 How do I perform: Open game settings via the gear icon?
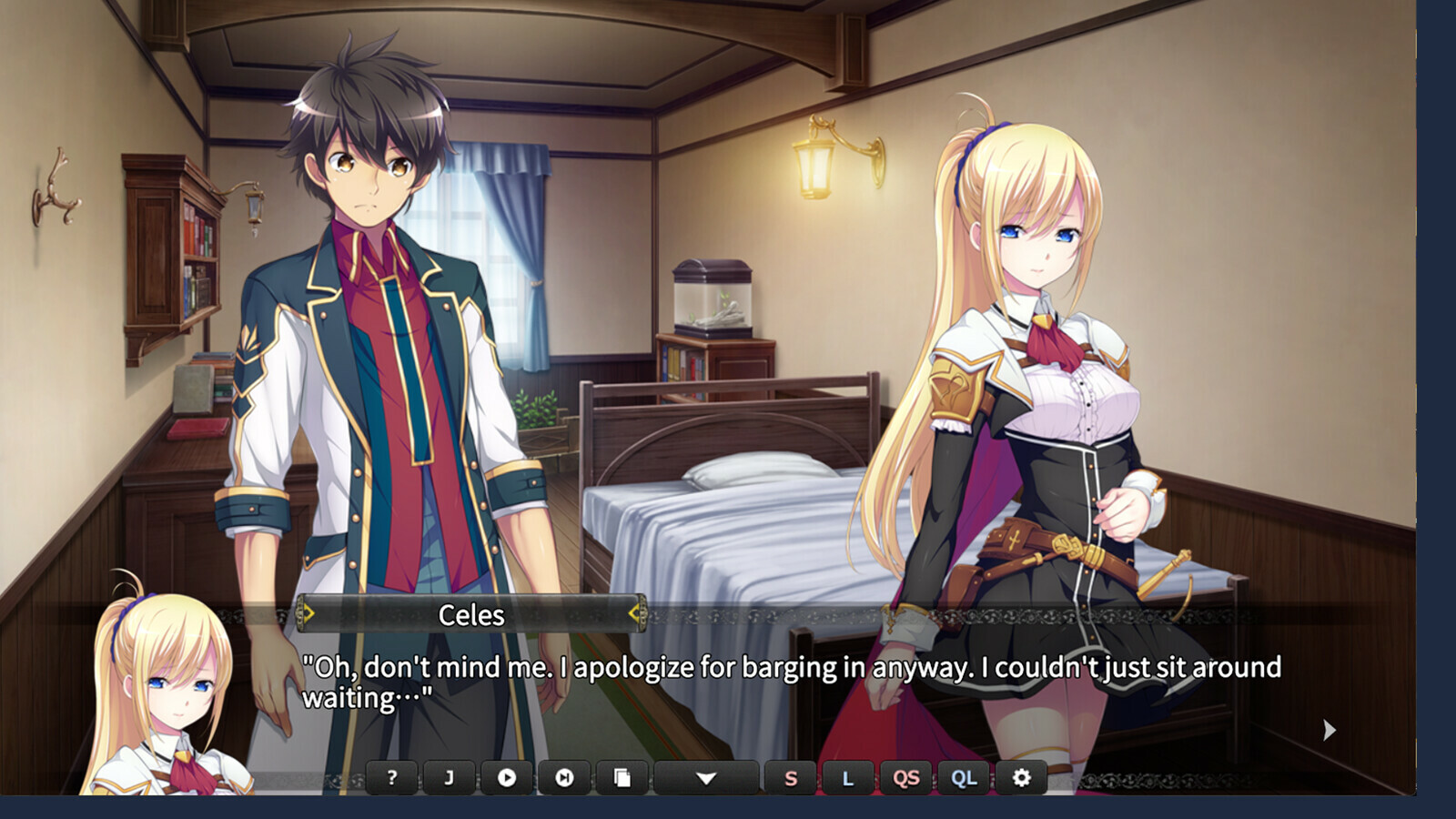(1023, 778)
